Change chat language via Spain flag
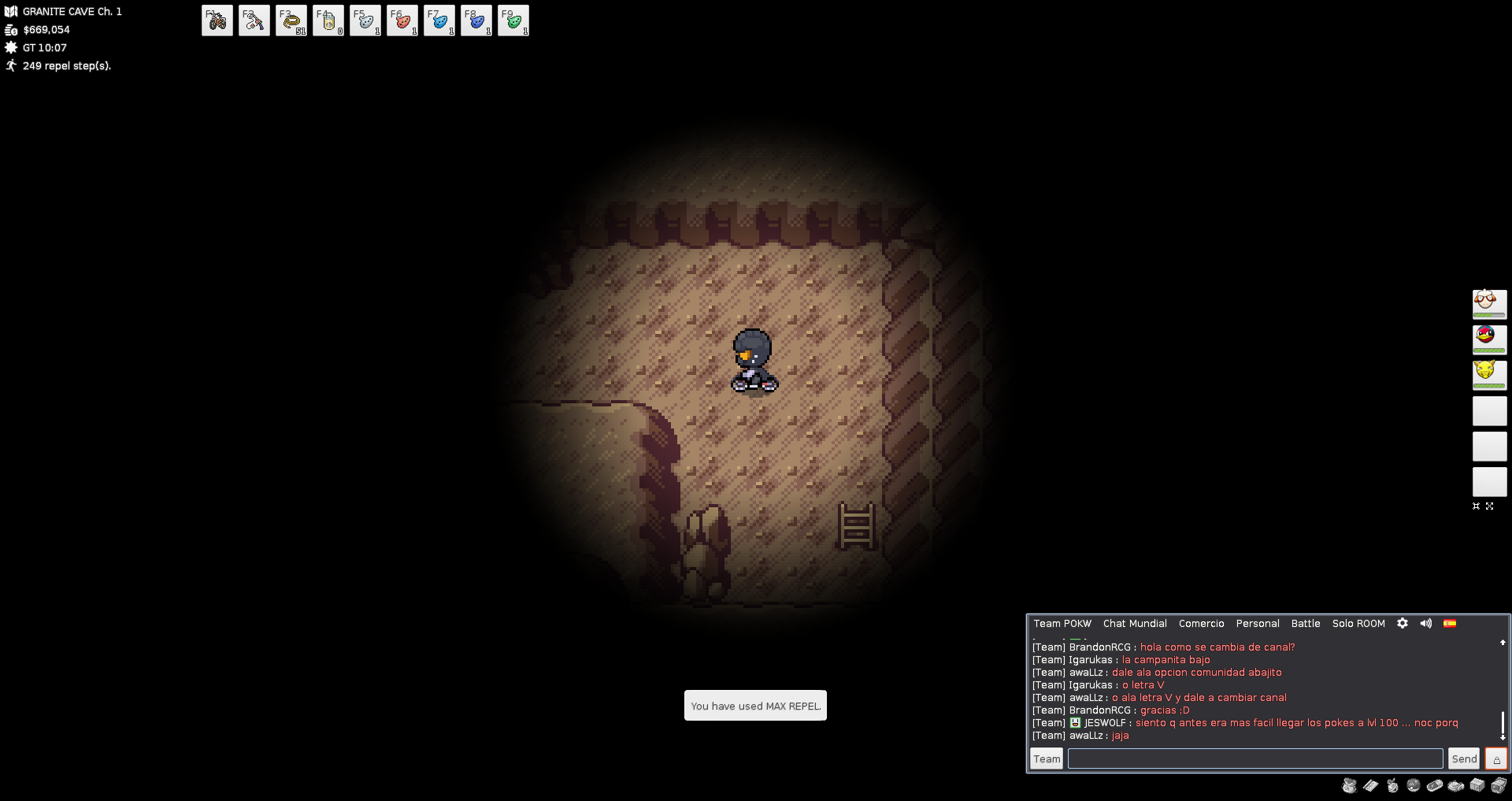The width and height of the screenshot is (1512, 801). [x=1450, y=623]
